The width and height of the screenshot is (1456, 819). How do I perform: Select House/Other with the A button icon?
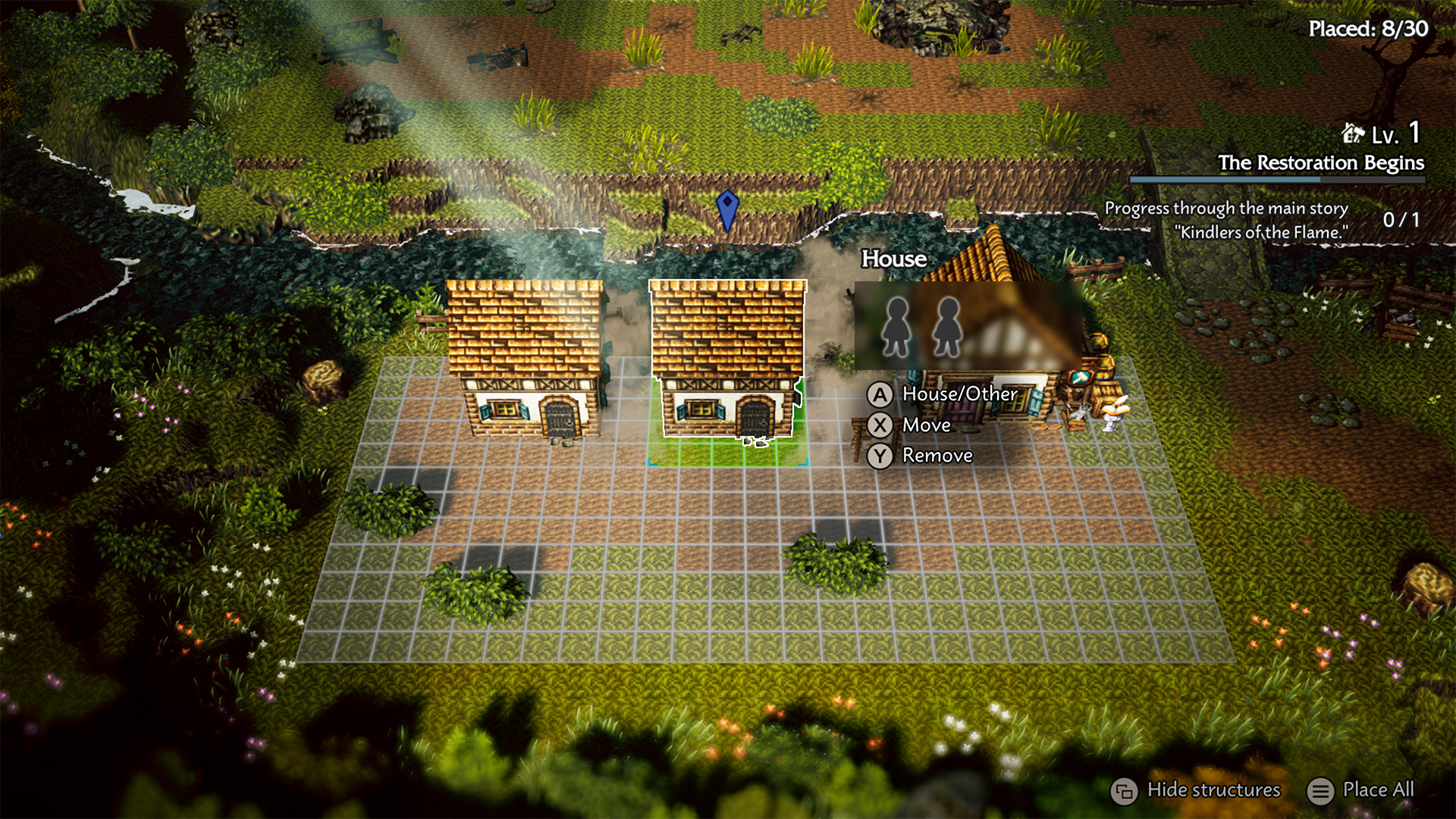click(x=880, y=394)
